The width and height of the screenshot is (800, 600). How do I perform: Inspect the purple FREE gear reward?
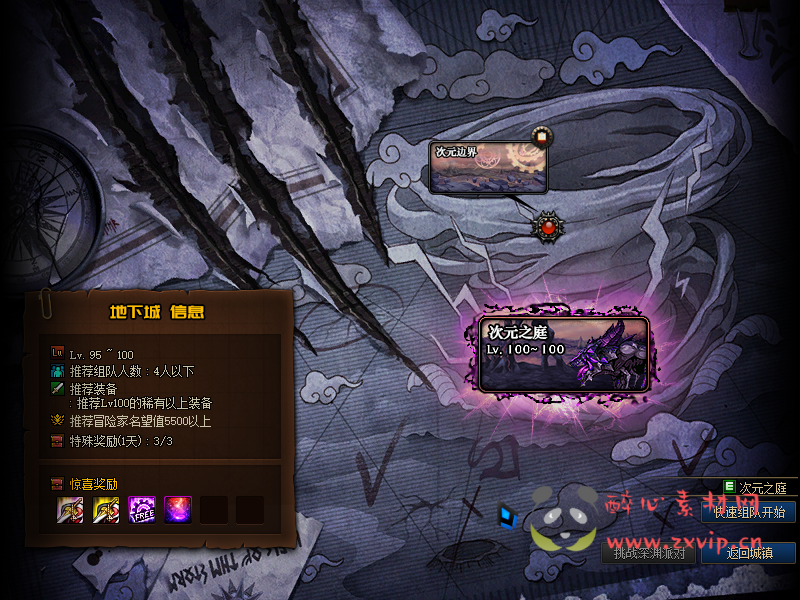[x=141, y=509]
